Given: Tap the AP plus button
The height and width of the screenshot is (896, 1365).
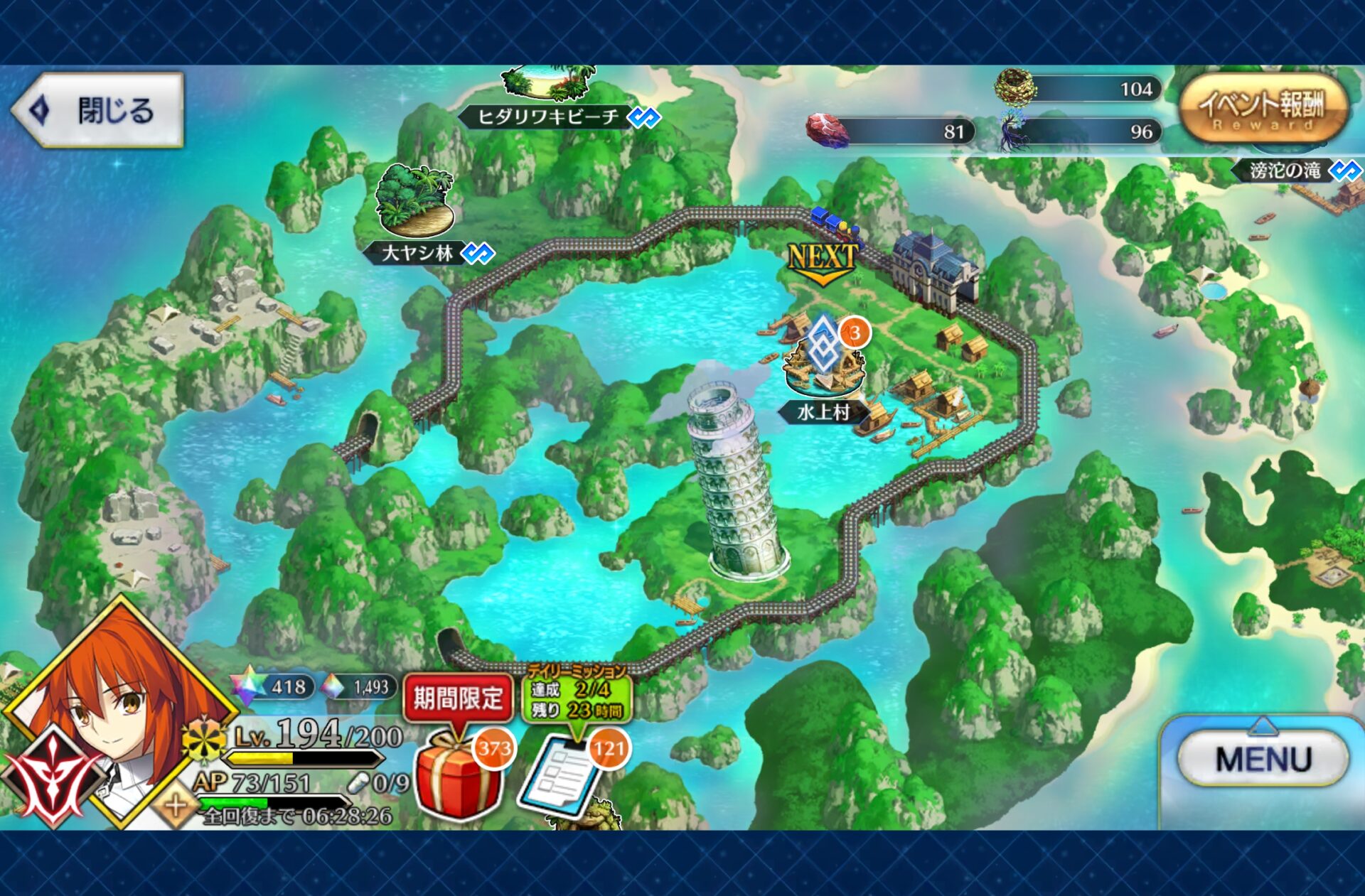Looking at the screenshot, I should point(176,806).
